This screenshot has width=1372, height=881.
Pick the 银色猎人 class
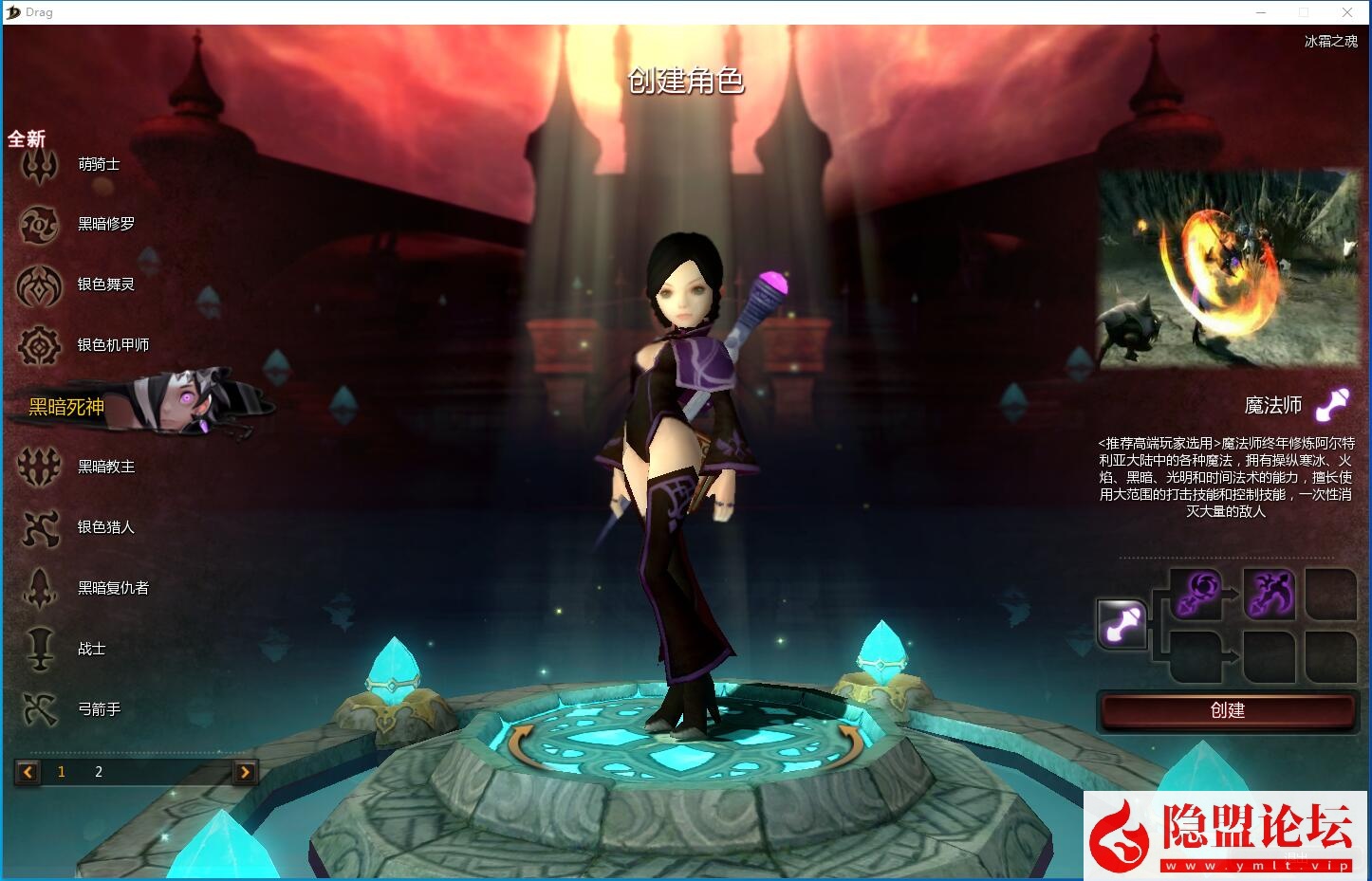pyautogui.click(x=105, y=527)
